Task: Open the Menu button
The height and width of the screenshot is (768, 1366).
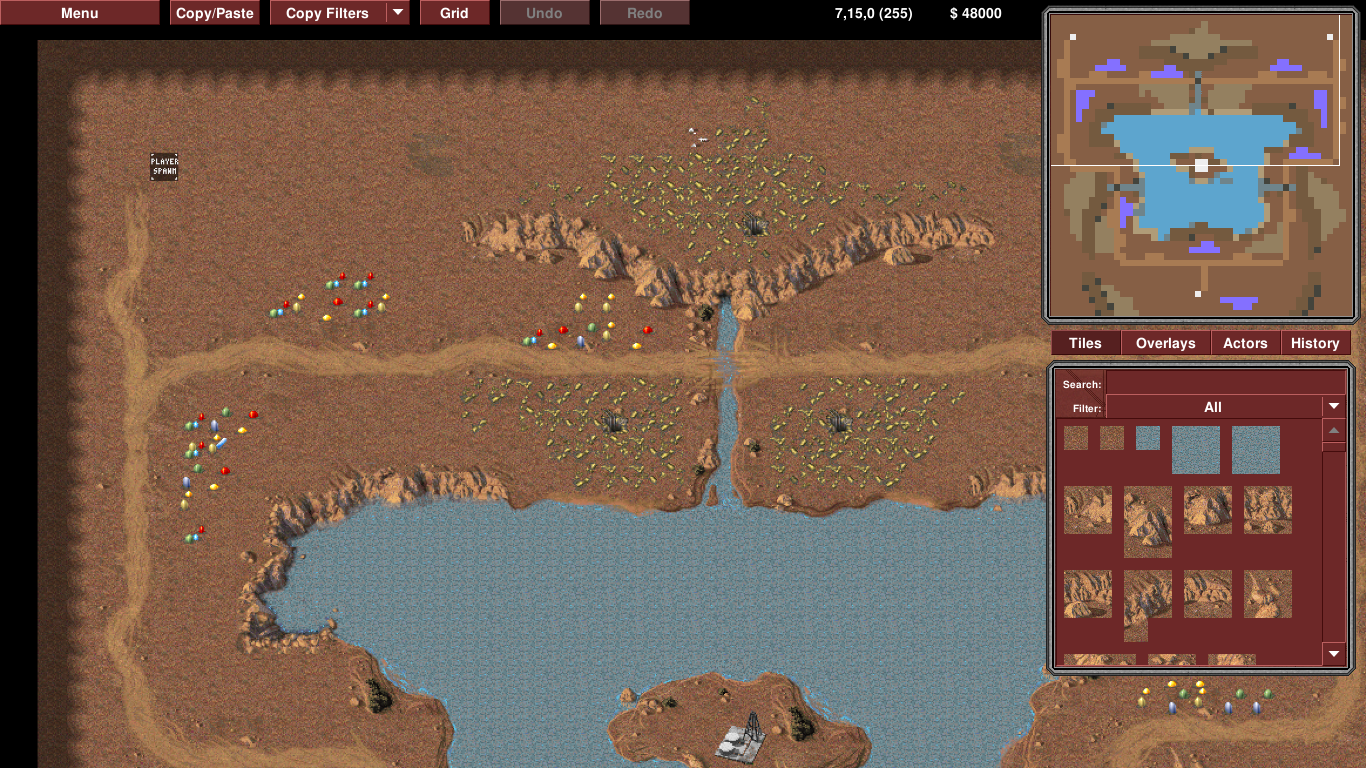Action: (80, 13)
